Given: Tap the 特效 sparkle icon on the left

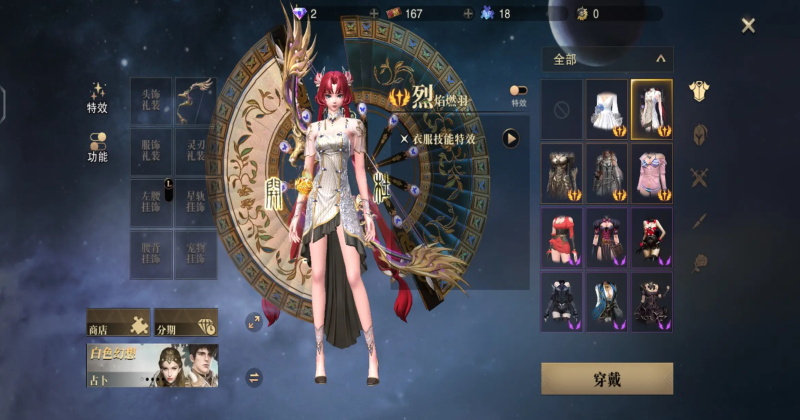Looking at the screenshot, I should [x=97, y=91].
